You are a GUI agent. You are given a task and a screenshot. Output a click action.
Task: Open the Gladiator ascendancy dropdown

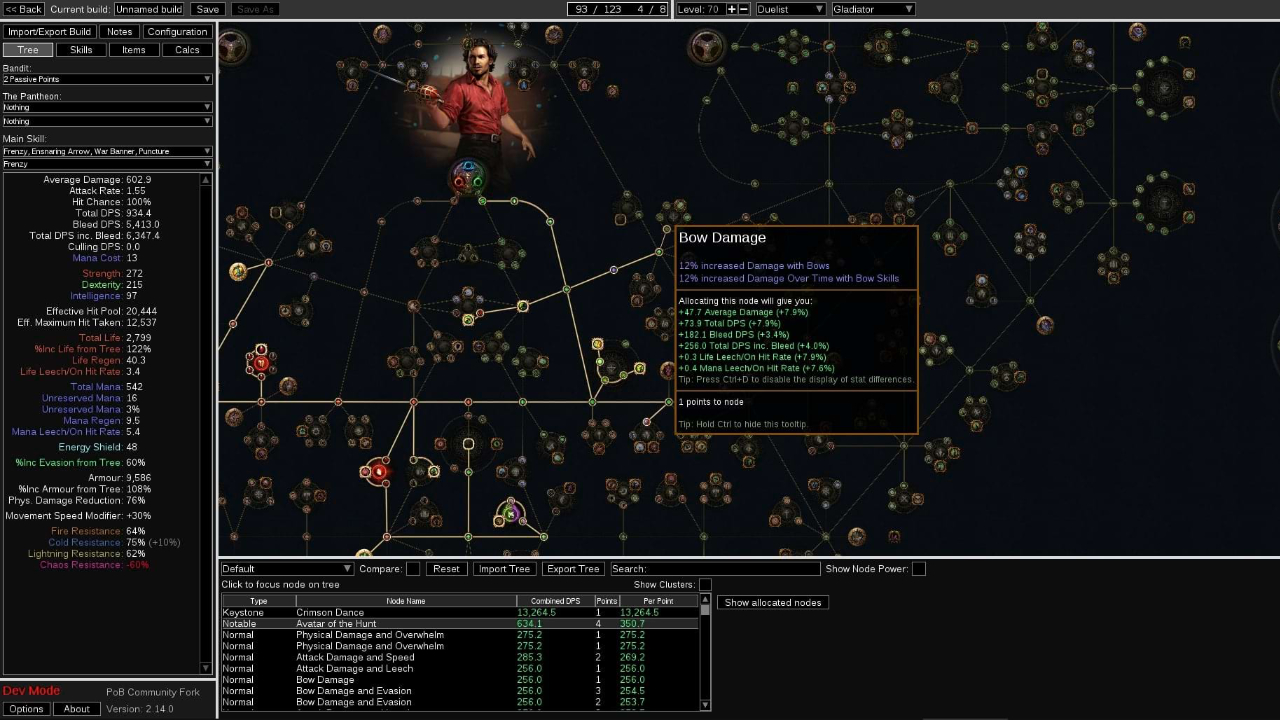point(873,9)
